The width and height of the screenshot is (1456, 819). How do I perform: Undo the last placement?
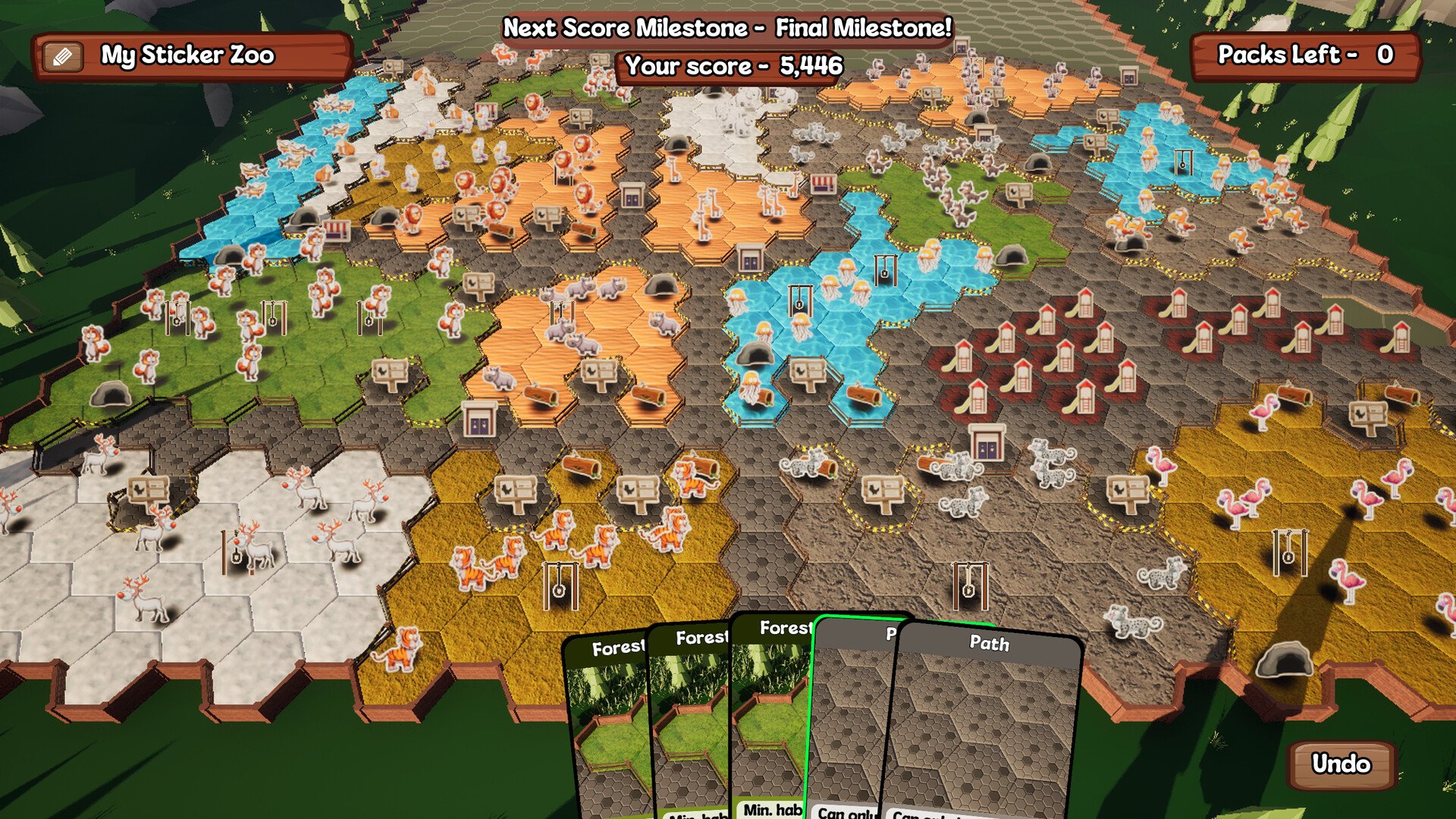[1341, 764]
